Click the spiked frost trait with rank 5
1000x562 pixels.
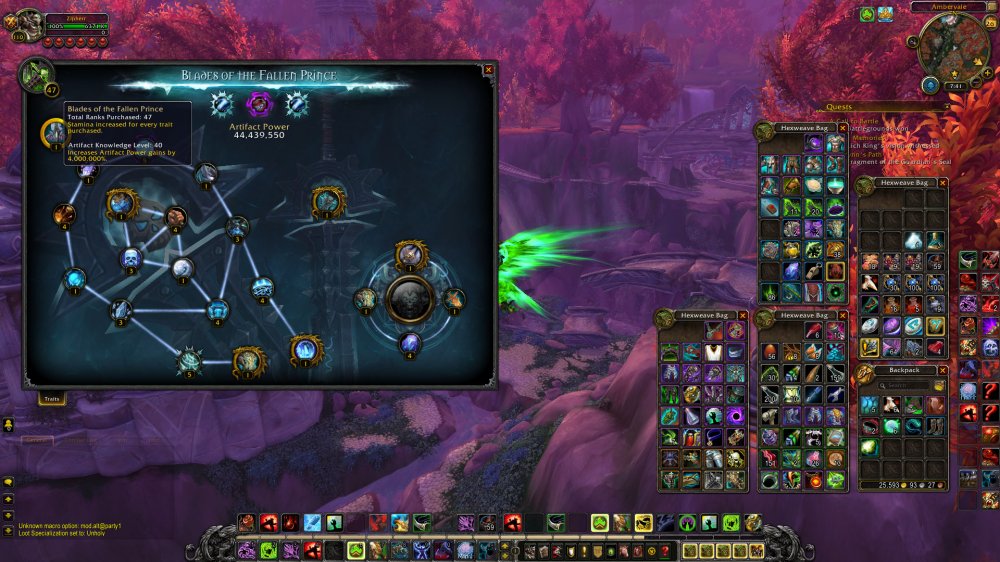point(190,360)
